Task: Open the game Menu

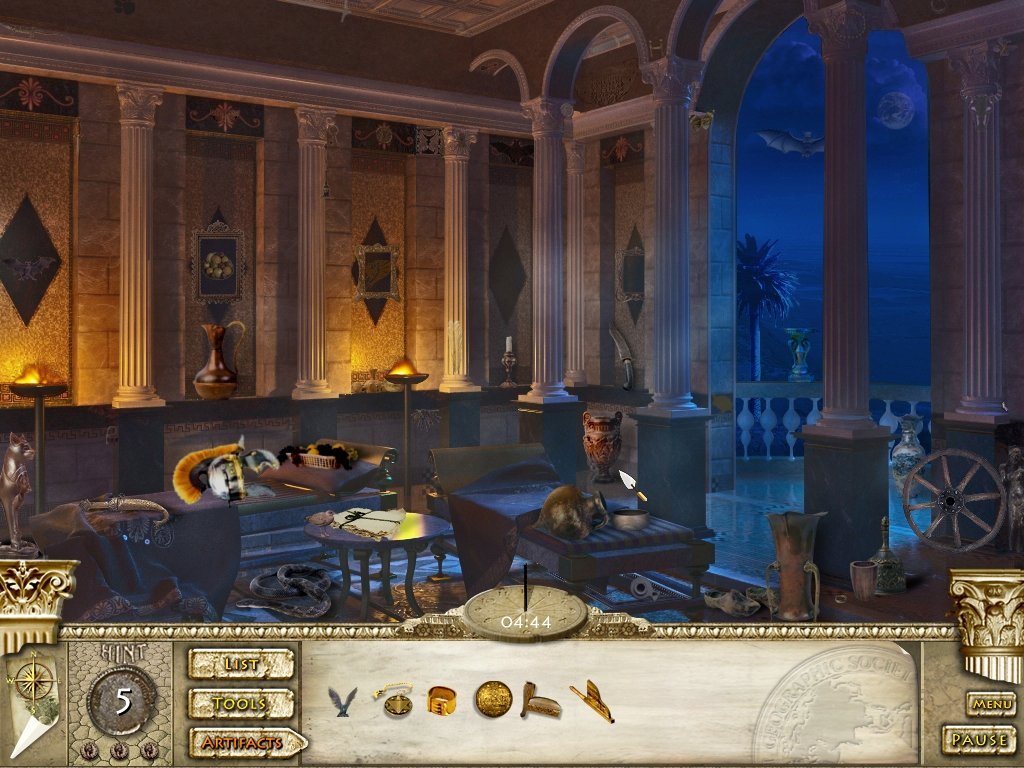Action: pyautogui.click(x=992, y=704)
